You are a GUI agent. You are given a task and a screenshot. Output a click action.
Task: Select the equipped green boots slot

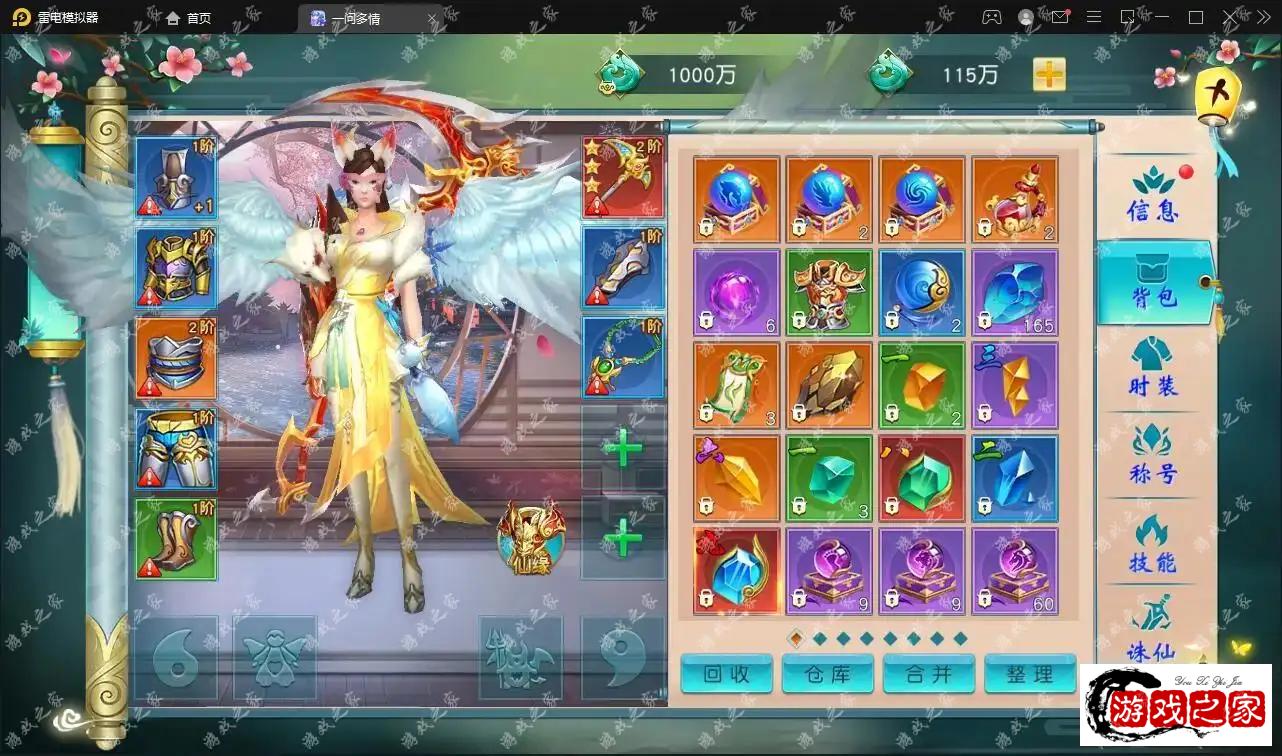[x=176, y=539]
